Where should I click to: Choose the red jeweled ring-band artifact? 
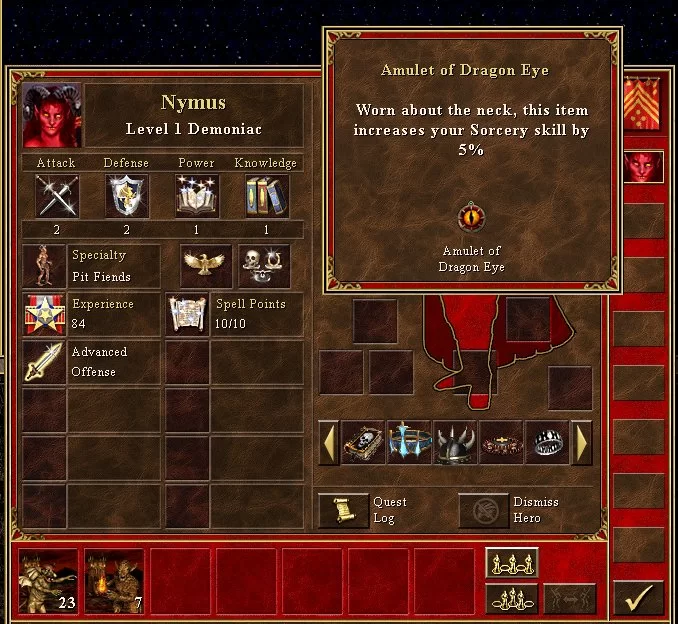501,442
